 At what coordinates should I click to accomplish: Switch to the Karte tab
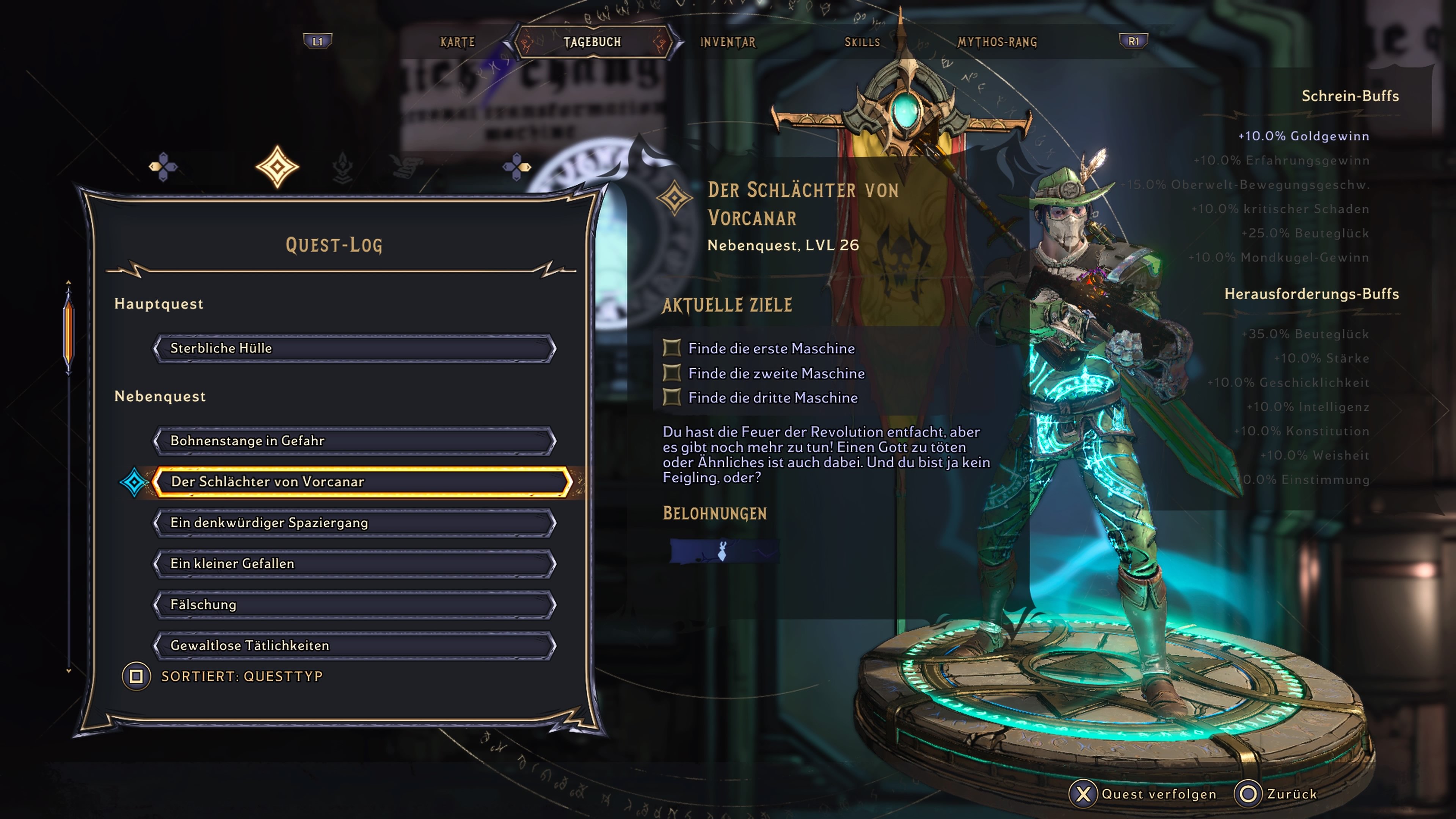457,42
